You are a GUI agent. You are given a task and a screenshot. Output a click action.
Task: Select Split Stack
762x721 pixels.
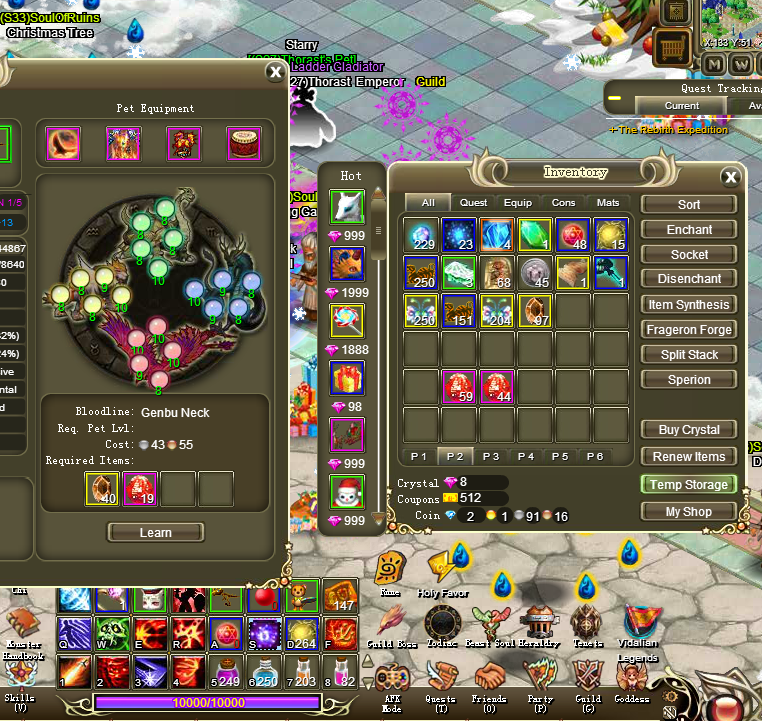pos(689,354)
